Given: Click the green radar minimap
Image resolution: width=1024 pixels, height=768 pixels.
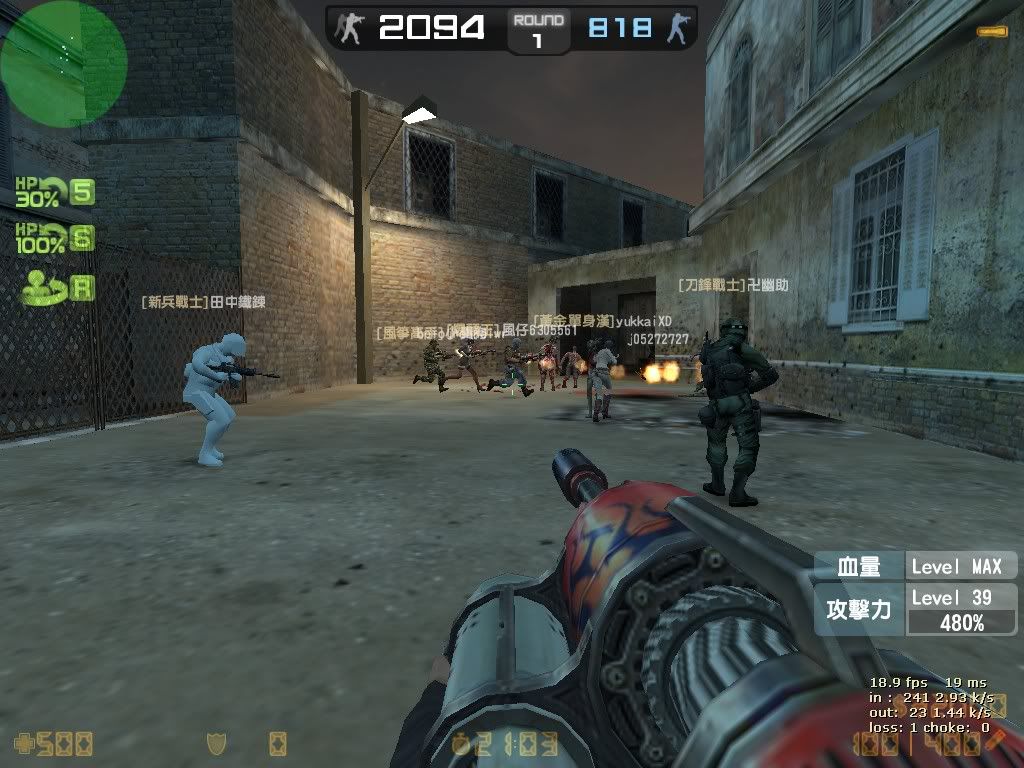Looking at the screenshot, I should tap(63, 63).
